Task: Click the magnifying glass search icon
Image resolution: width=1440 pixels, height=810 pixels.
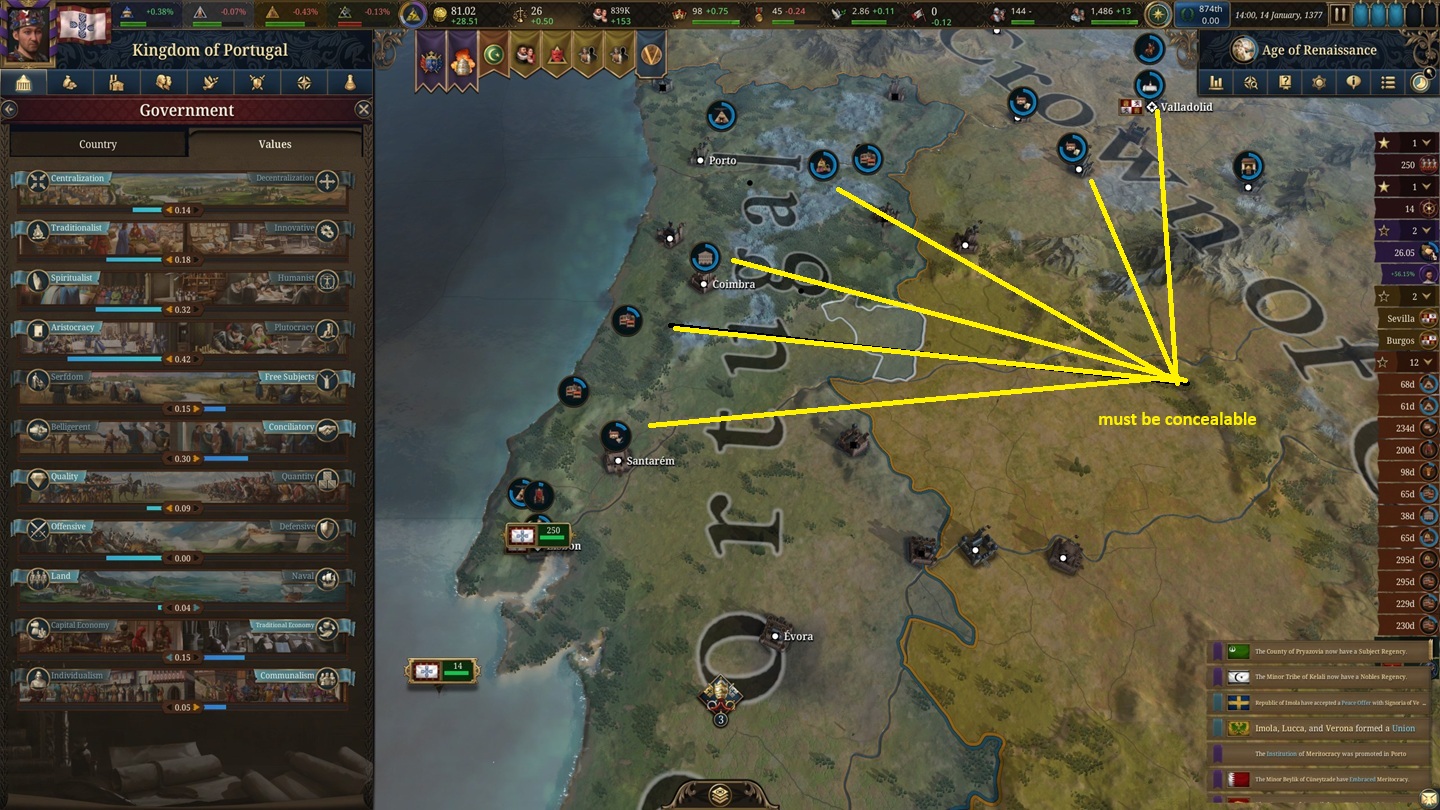Action: click(x=1251, y=83)
